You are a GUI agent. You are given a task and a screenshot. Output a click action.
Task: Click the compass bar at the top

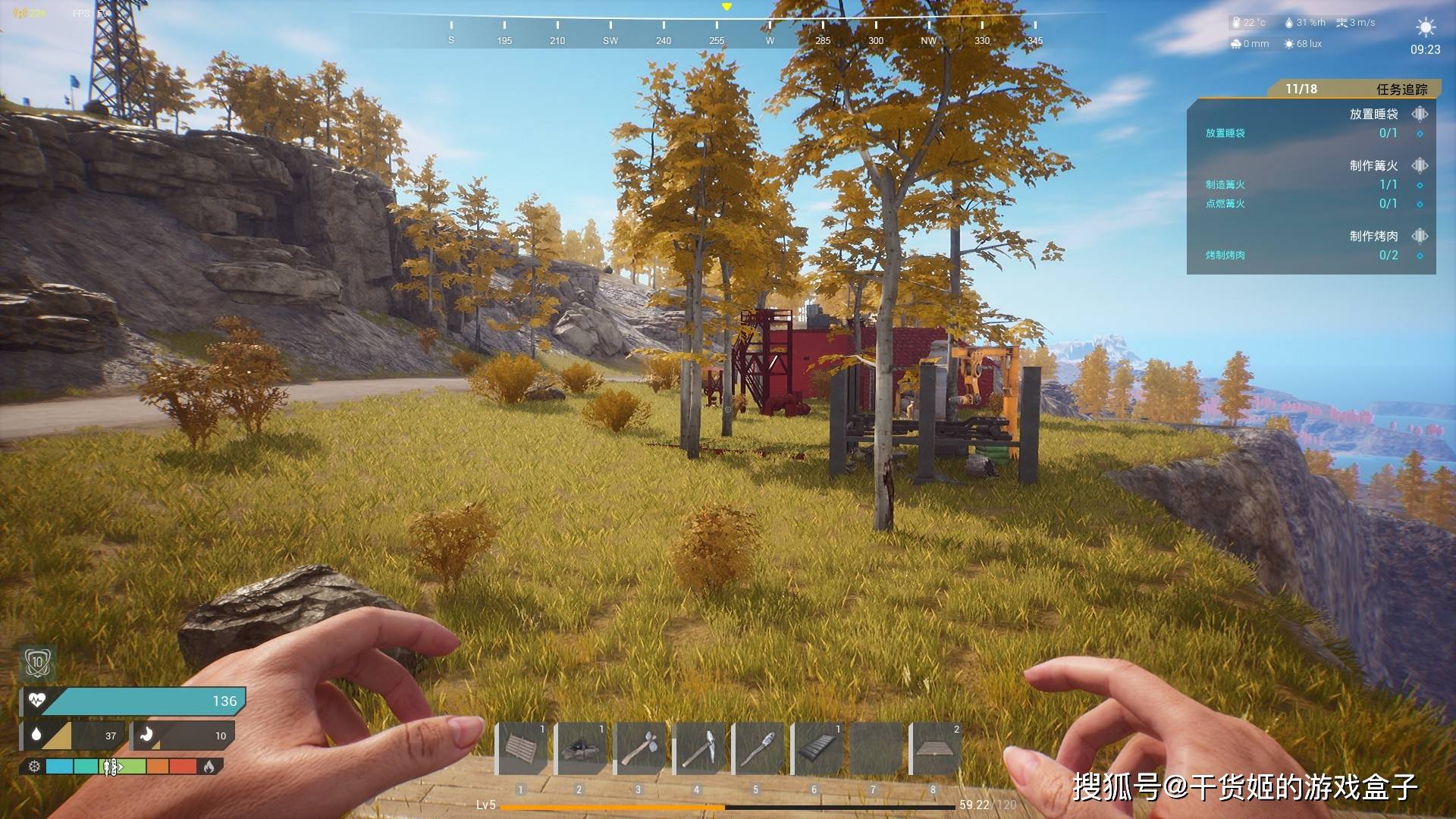click(x=726, y=30)
